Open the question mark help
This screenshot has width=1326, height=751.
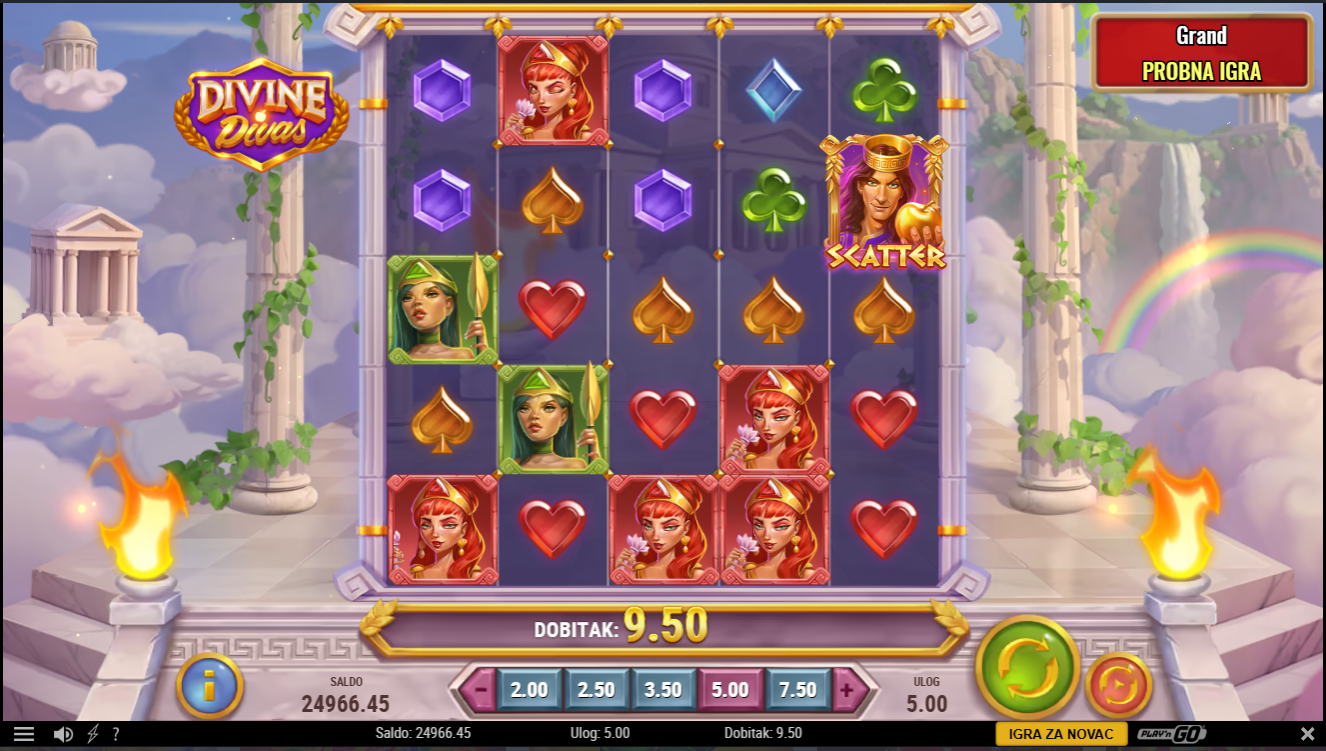coord(116,734)
